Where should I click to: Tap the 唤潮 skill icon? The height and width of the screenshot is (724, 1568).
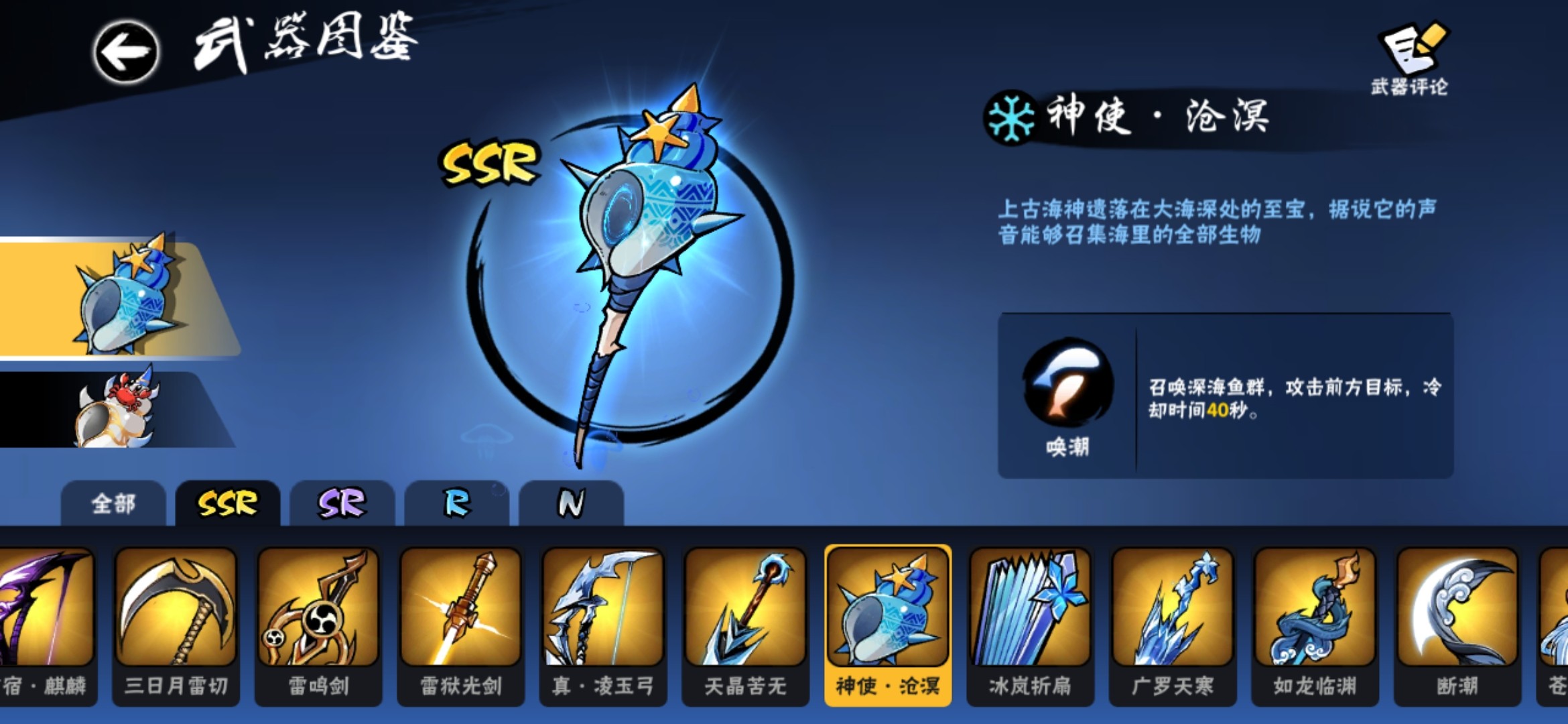(x=1068, y=382)
